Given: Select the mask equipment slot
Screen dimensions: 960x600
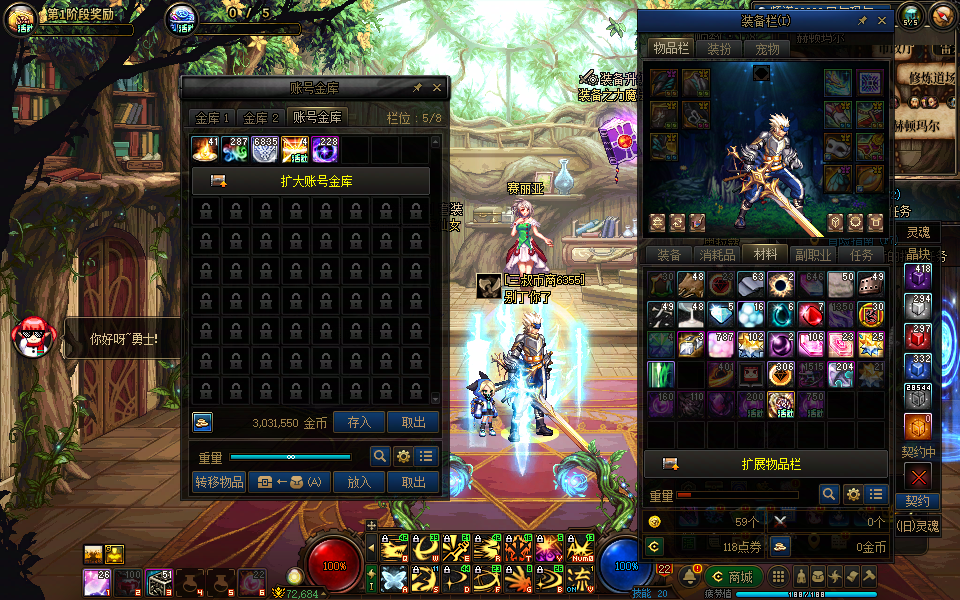Looking at the screenshot, I should tap(838, 148).
